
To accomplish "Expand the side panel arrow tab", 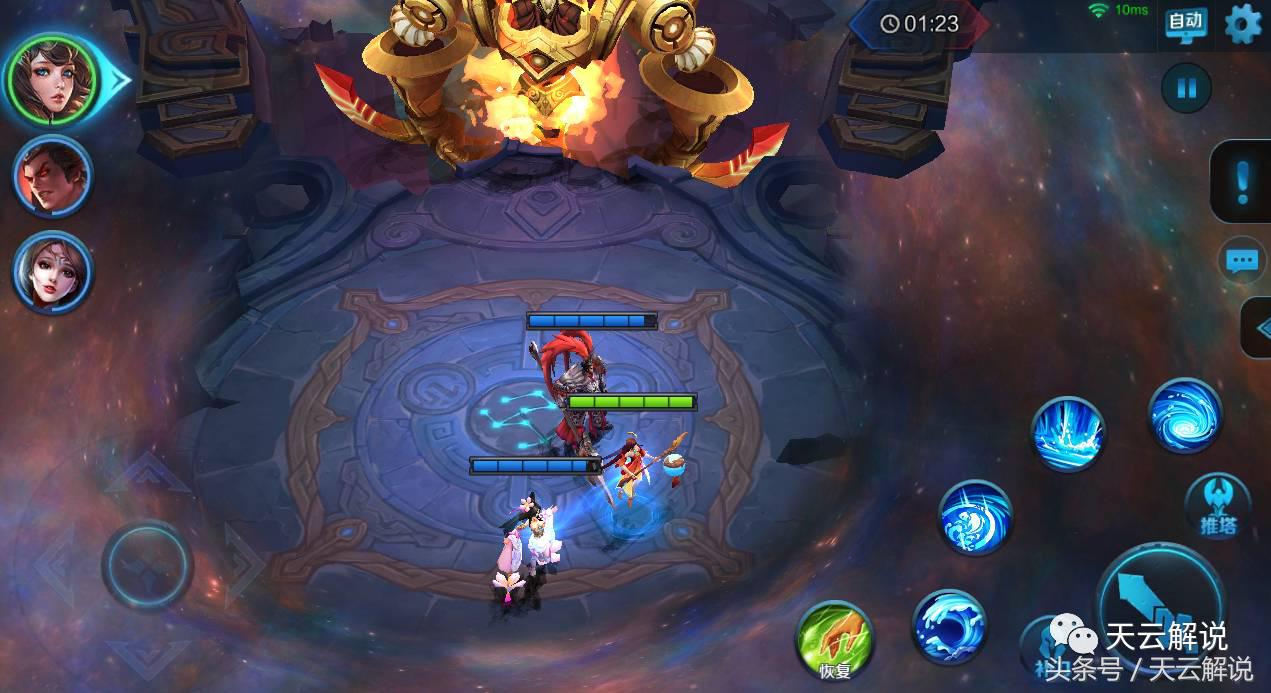I will (x=1257, y=327).
